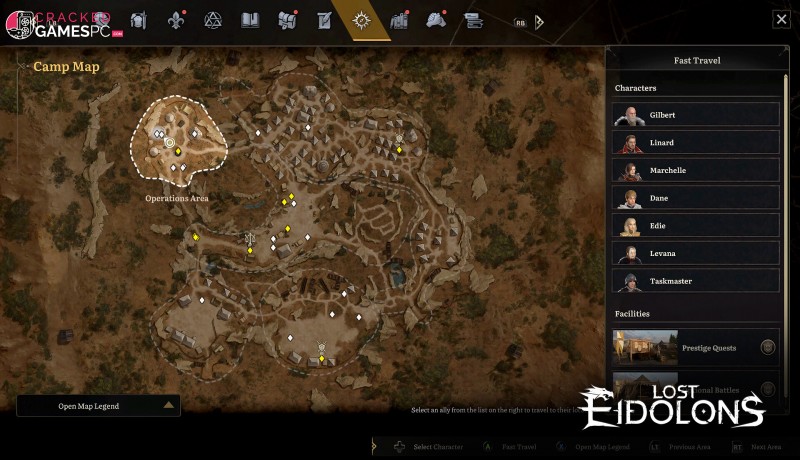
Task: Open the fleur-de-lis menu tab
Action: point(176,20)
